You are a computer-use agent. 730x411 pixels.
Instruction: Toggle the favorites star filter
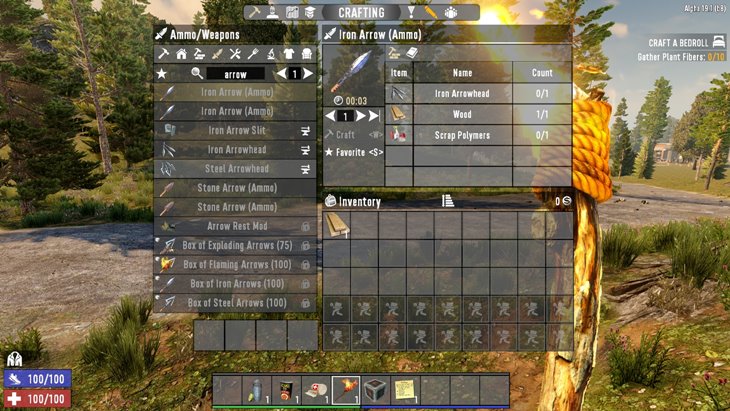[161, 74]
